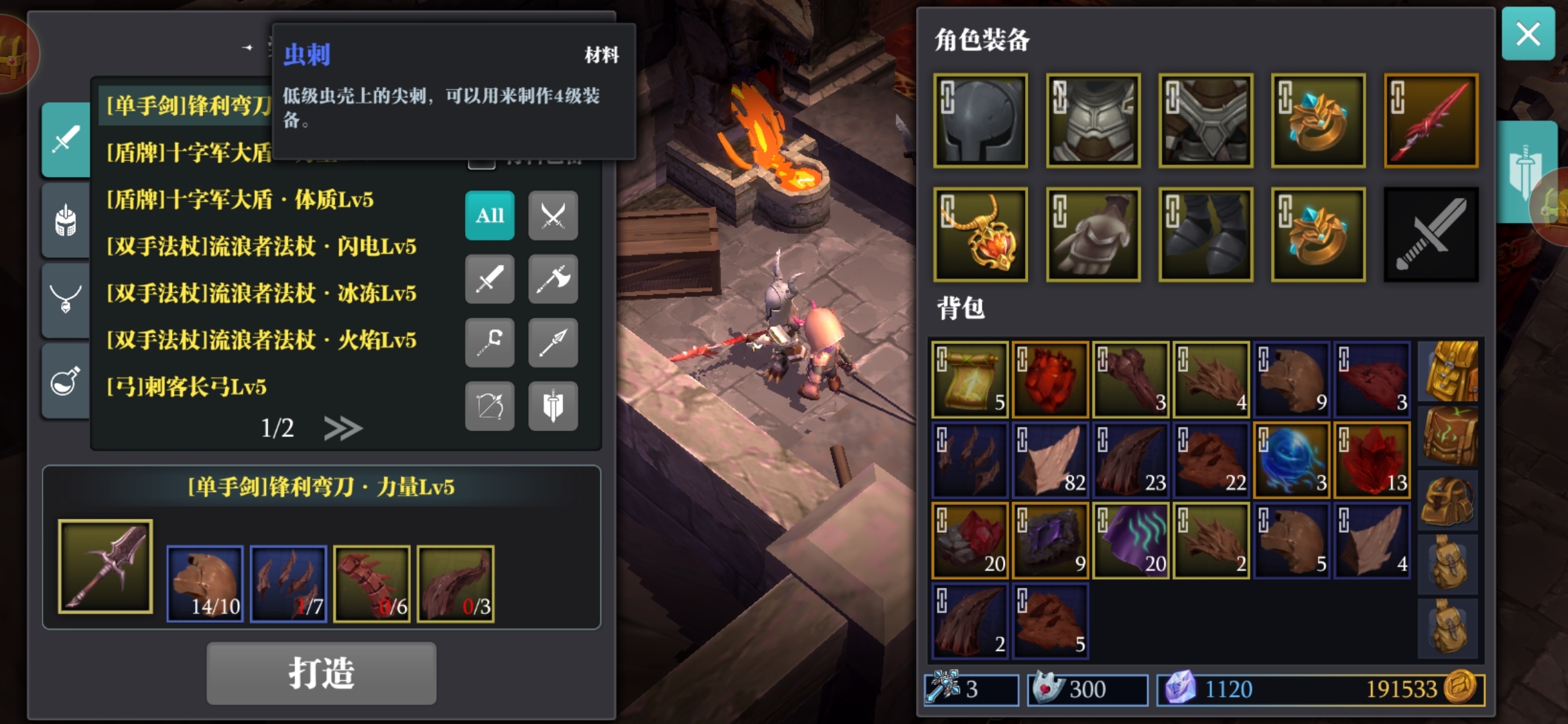
Task: Select the one-handed sword filter icon
Action: coord(489,279)
